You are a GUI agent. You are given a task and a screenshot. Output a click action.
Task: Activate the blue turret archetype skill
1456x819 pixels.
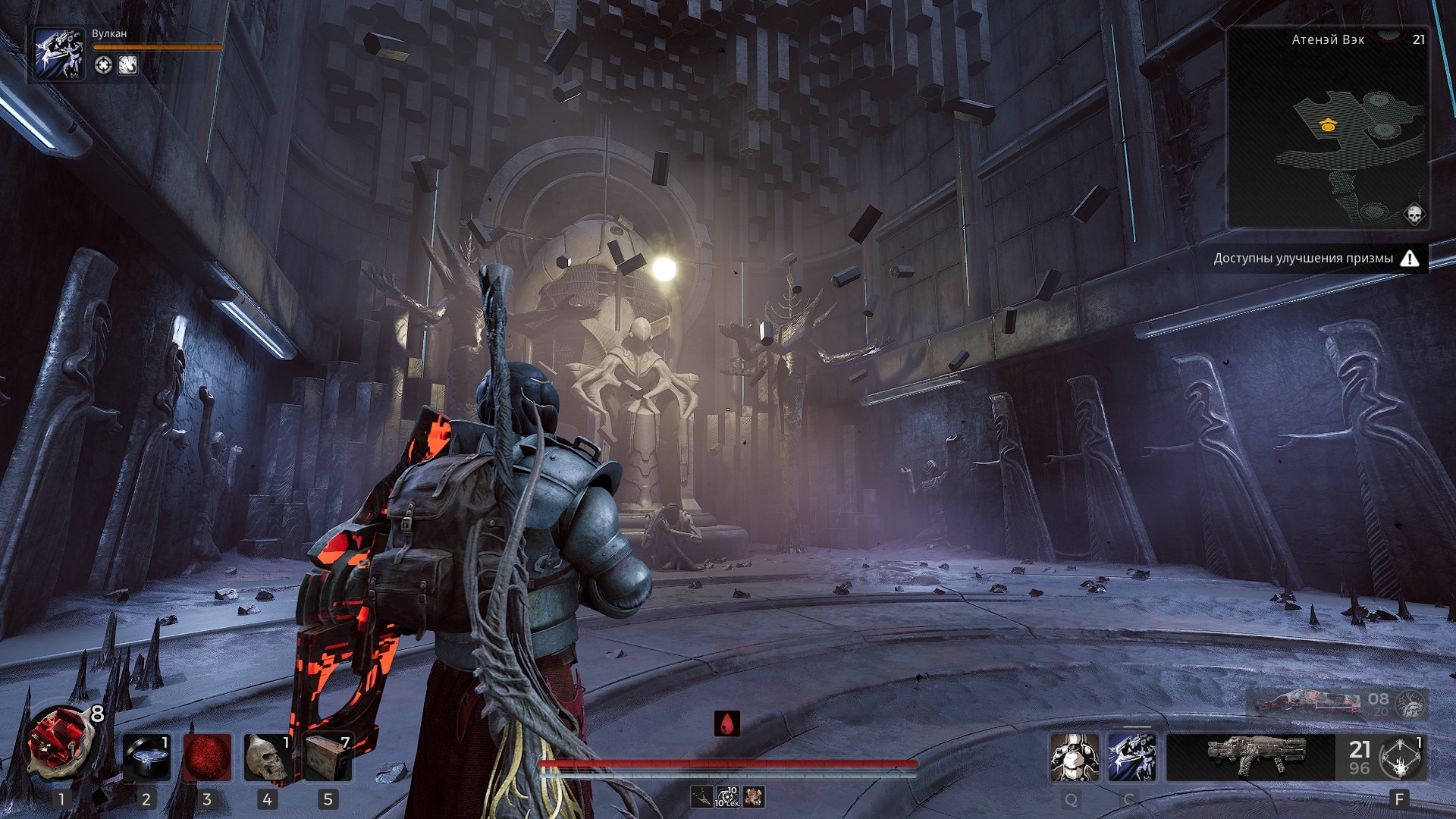(x=1131, y=758)
